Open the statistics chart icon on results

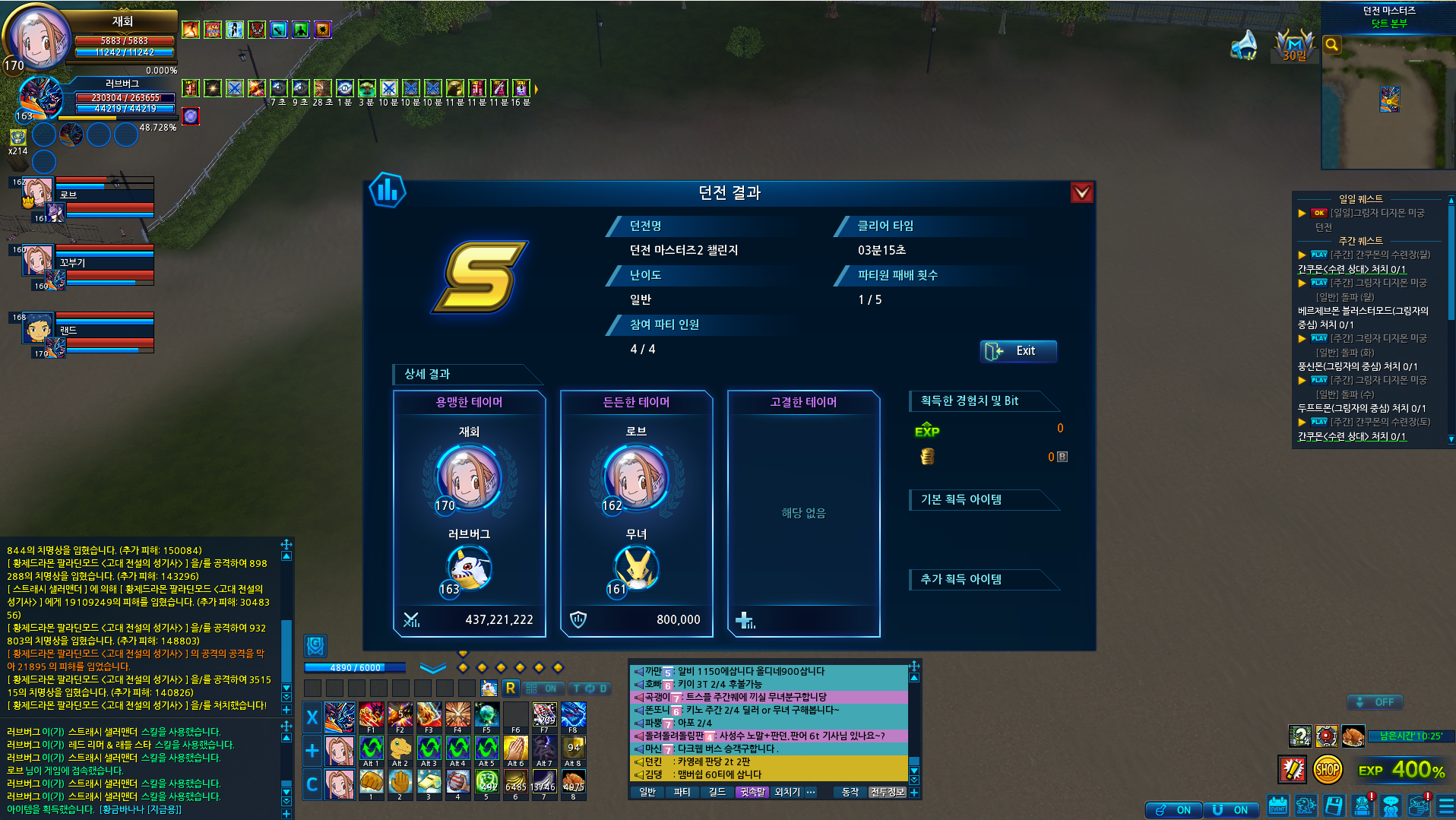pos(388,191)
